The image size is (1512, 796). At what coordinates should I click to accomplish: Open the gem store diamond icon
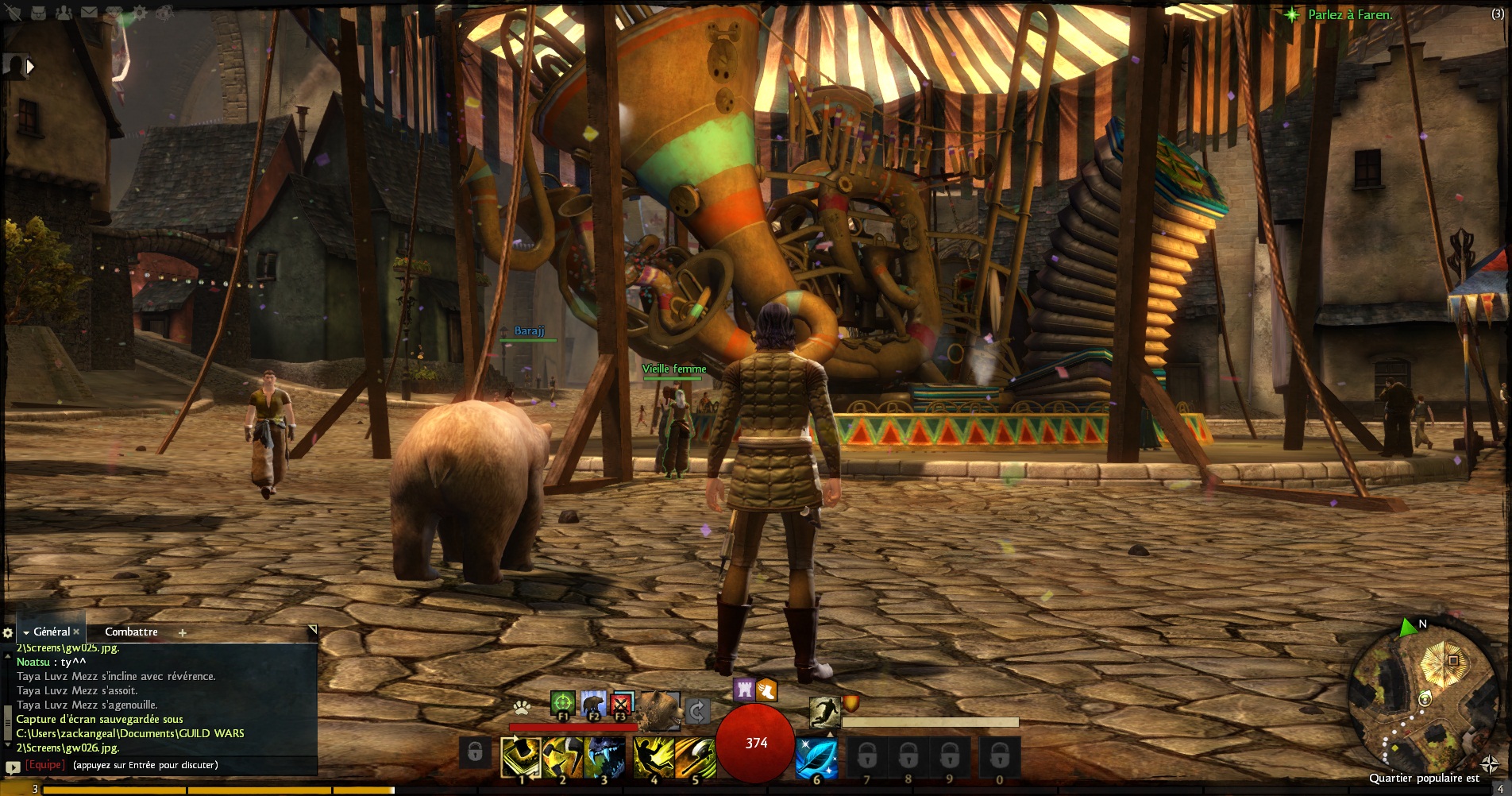coord(114,12)
